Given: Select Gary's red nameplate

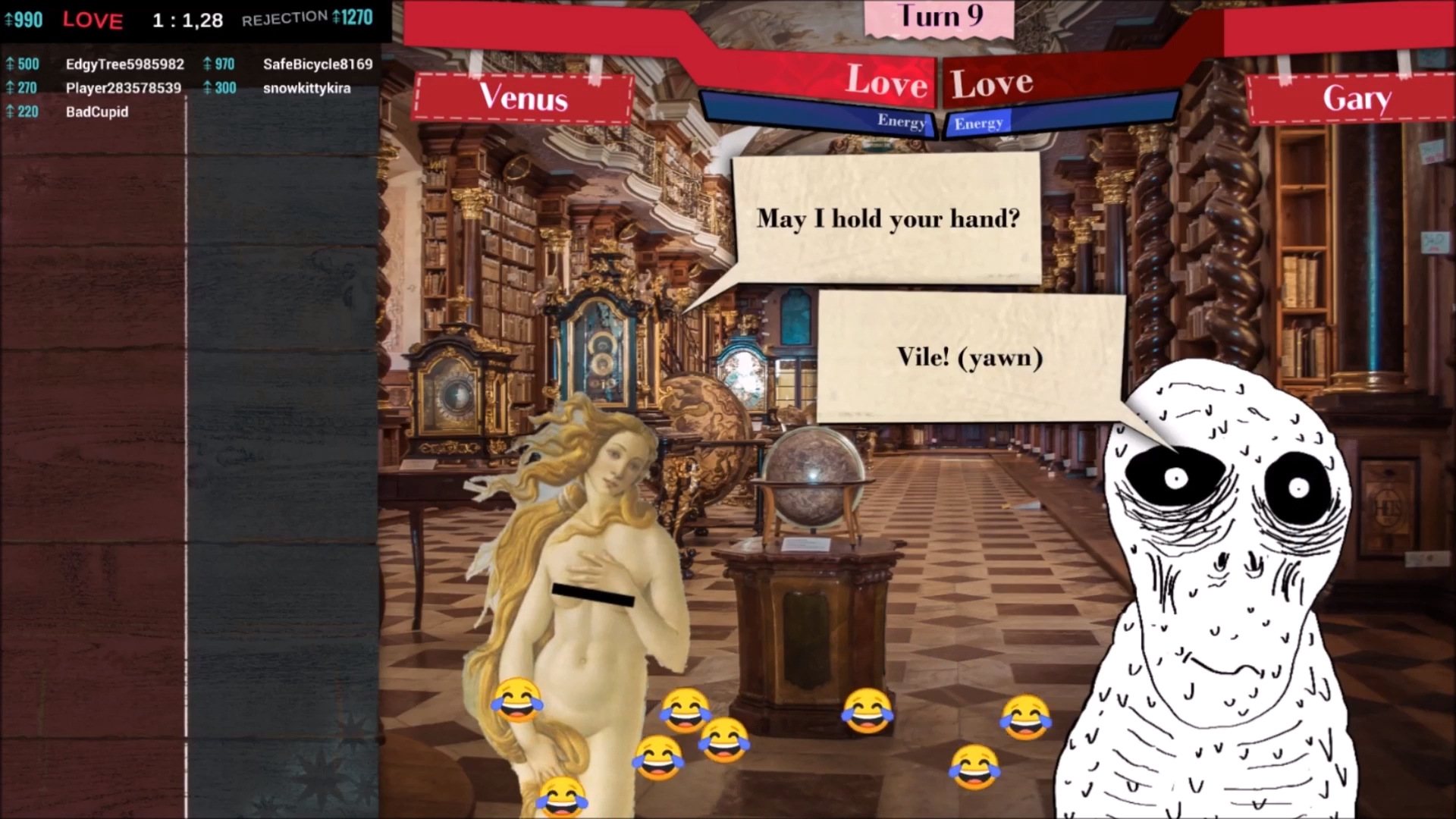Looking at the screenshot, I should 1355,99.
